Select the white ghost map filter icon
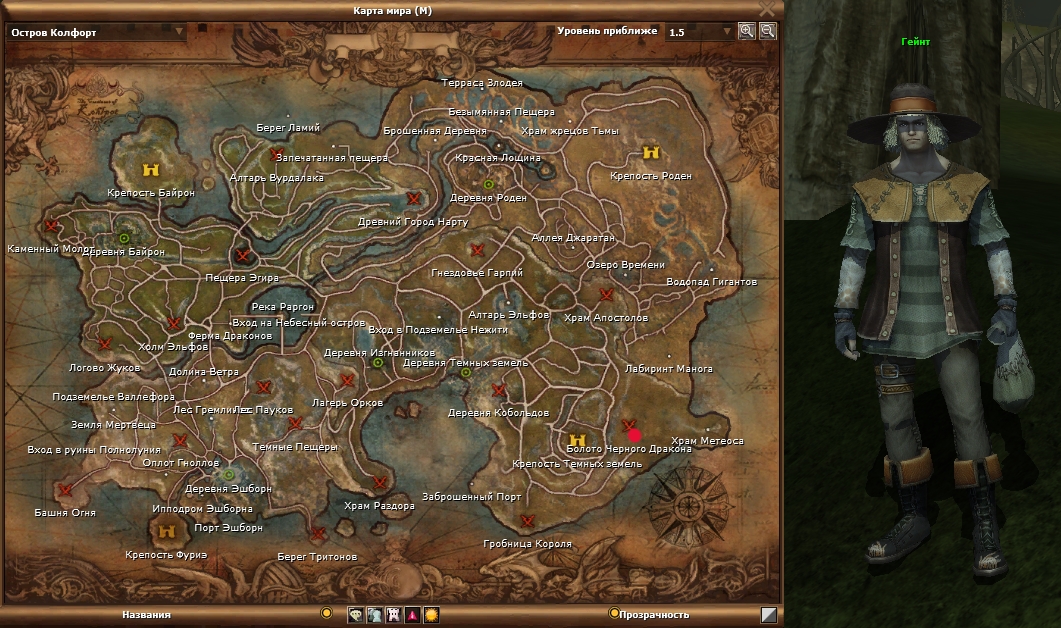Image resolution: width=1061 pixels, height=628 pixels. click(x=393, y=615)
